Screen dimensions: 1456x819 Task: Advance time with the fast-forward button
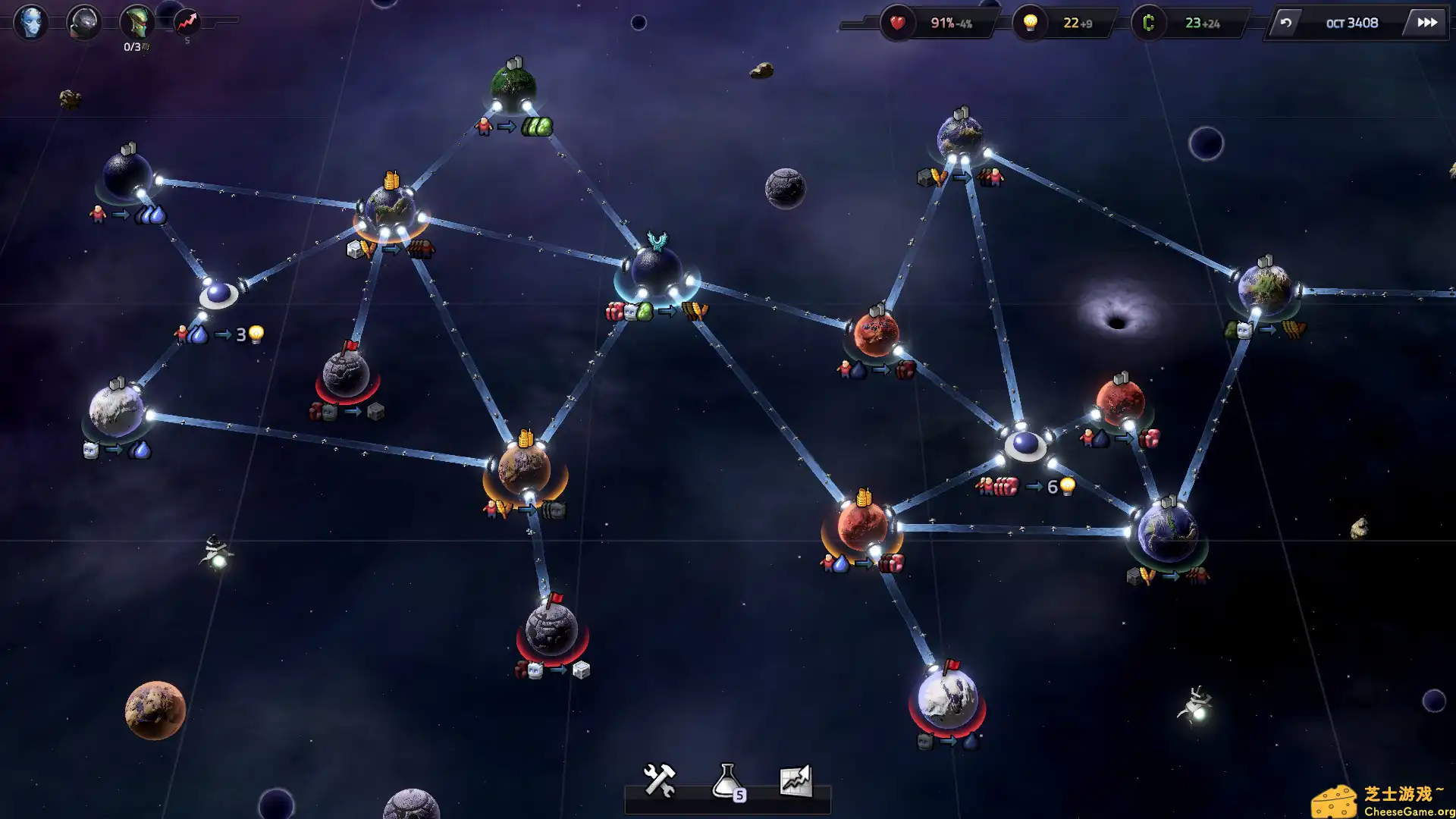tap(1426, 23)
